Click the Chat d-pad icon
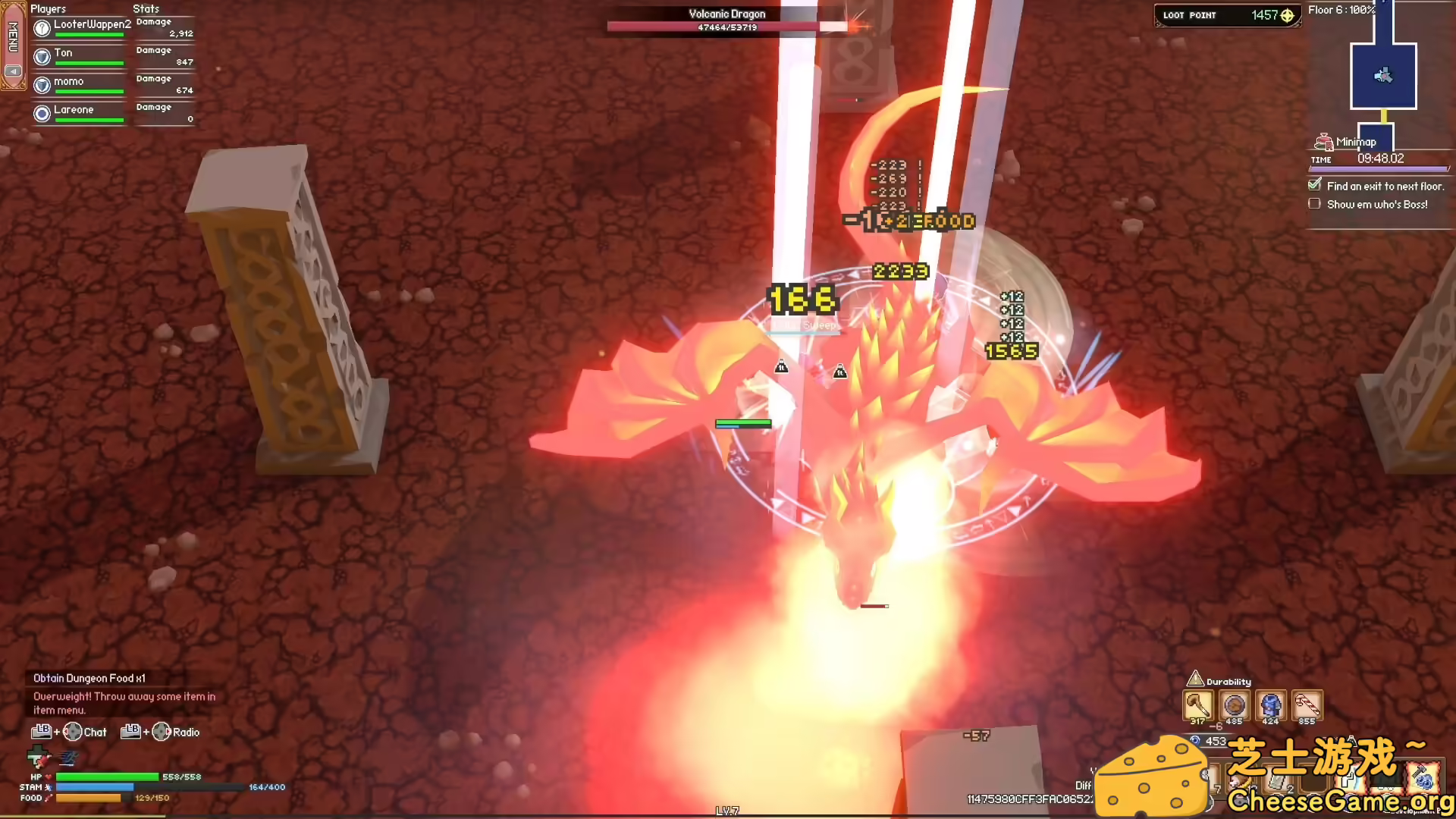The image size is (1456, 819). 74,732
